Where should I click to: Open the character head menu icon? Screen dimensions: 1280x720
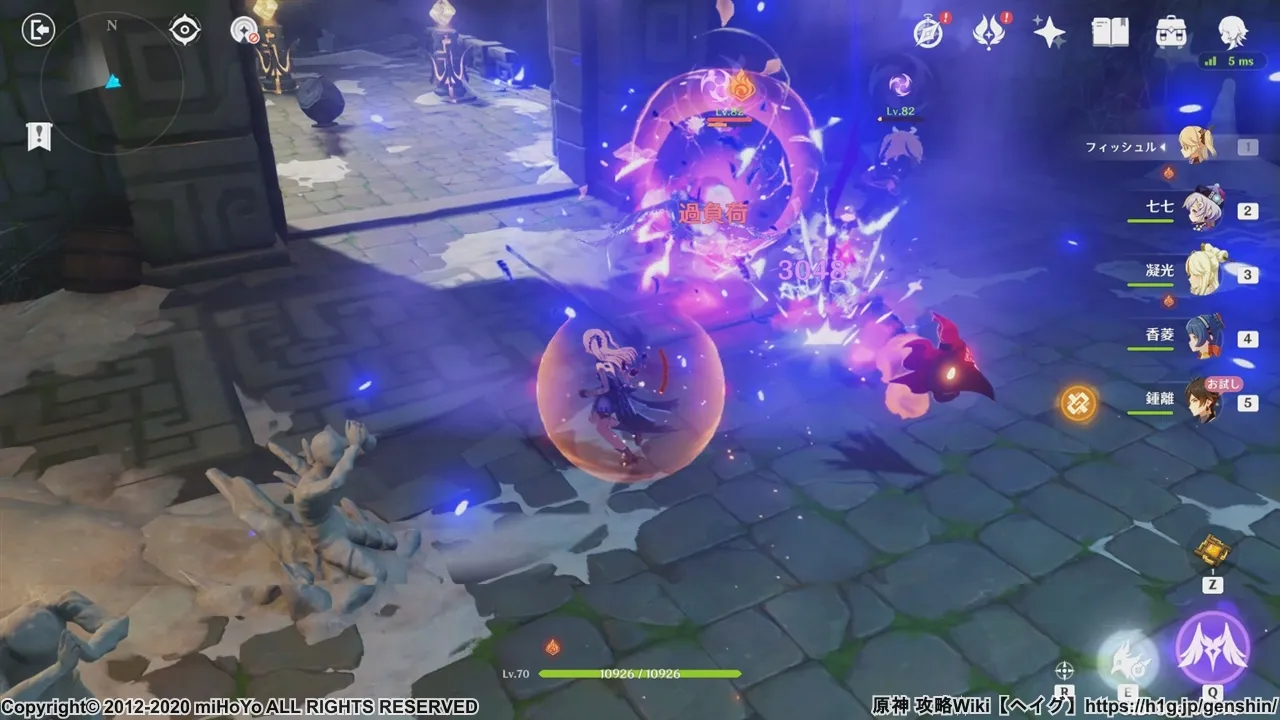[1232, 32]
